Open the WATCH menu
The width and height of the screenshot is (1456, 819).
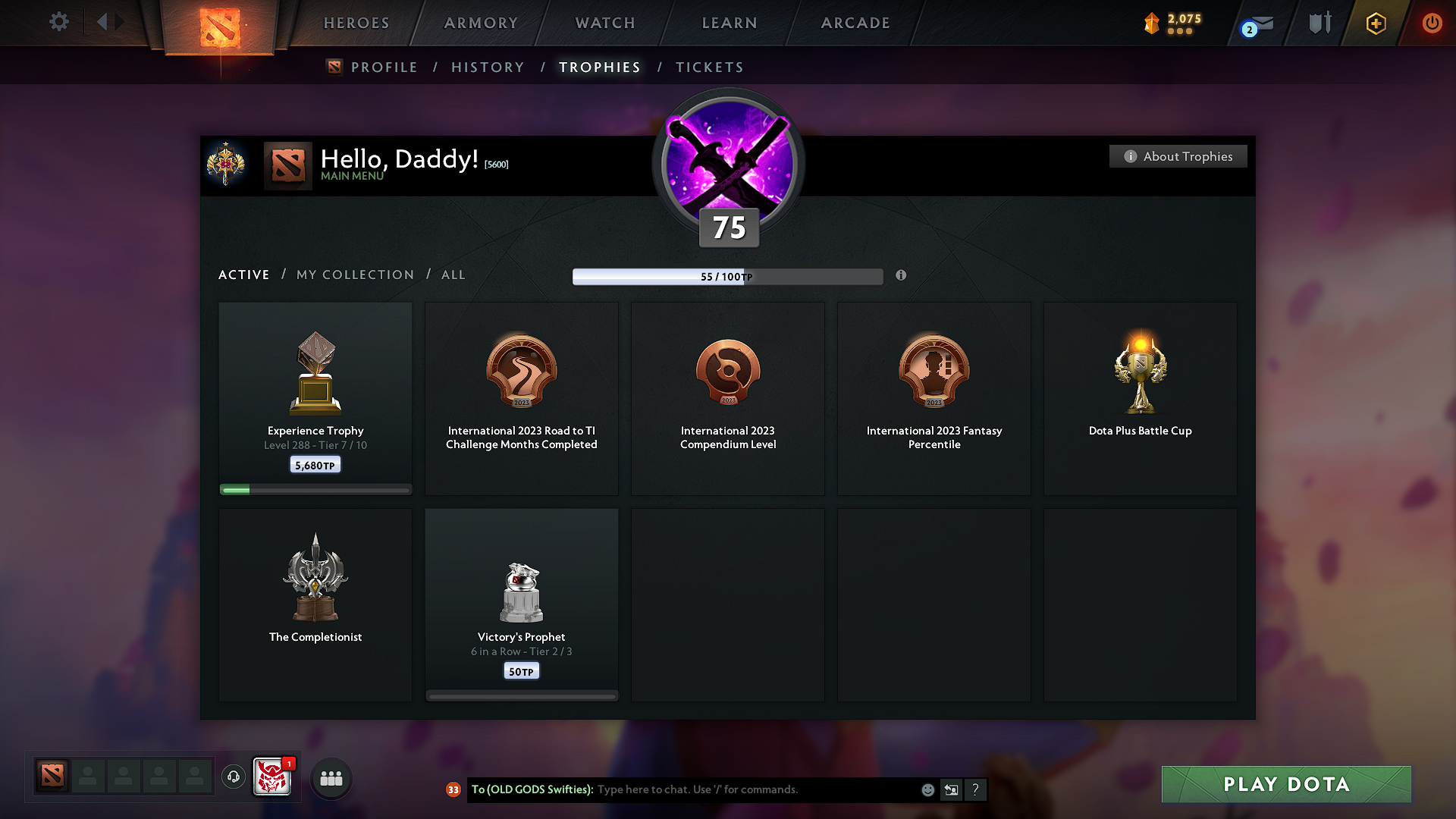pos(604,23)
